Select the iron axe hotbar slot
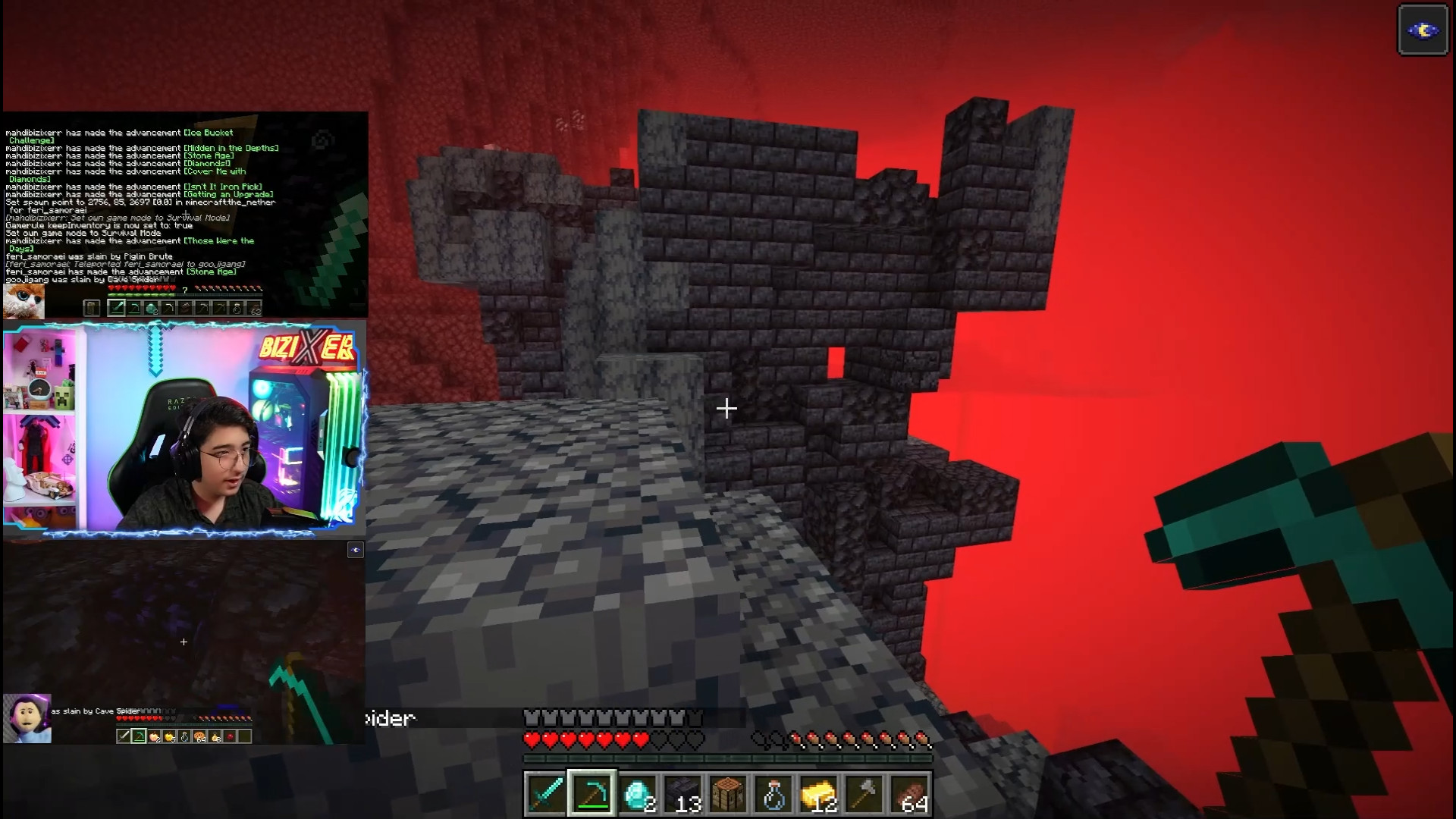Image resolution: width=1456 pixels, height=819 pixels. click(x=864, y=794)
